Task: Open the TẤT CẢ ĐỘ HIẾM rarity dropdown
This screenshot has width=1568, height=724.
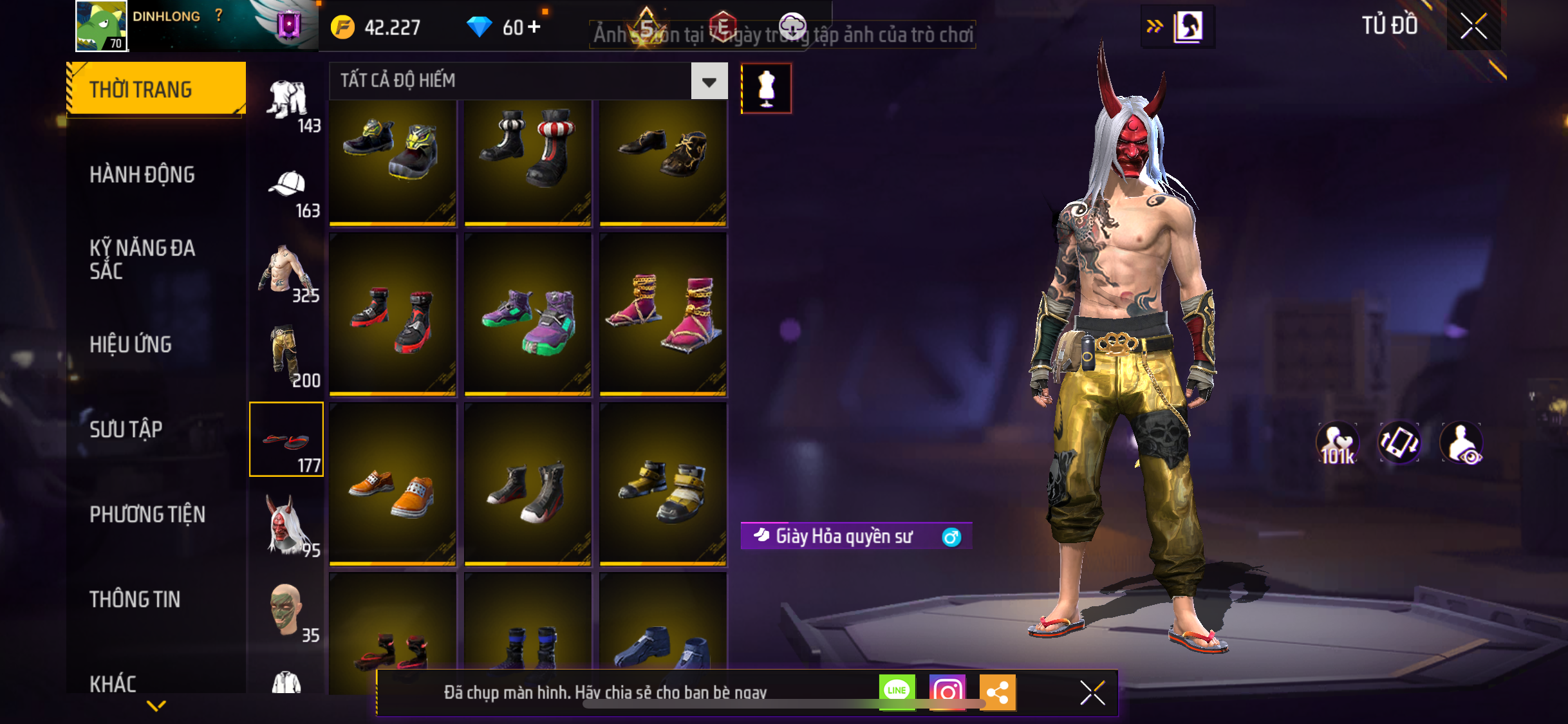Action: point(709,81)
